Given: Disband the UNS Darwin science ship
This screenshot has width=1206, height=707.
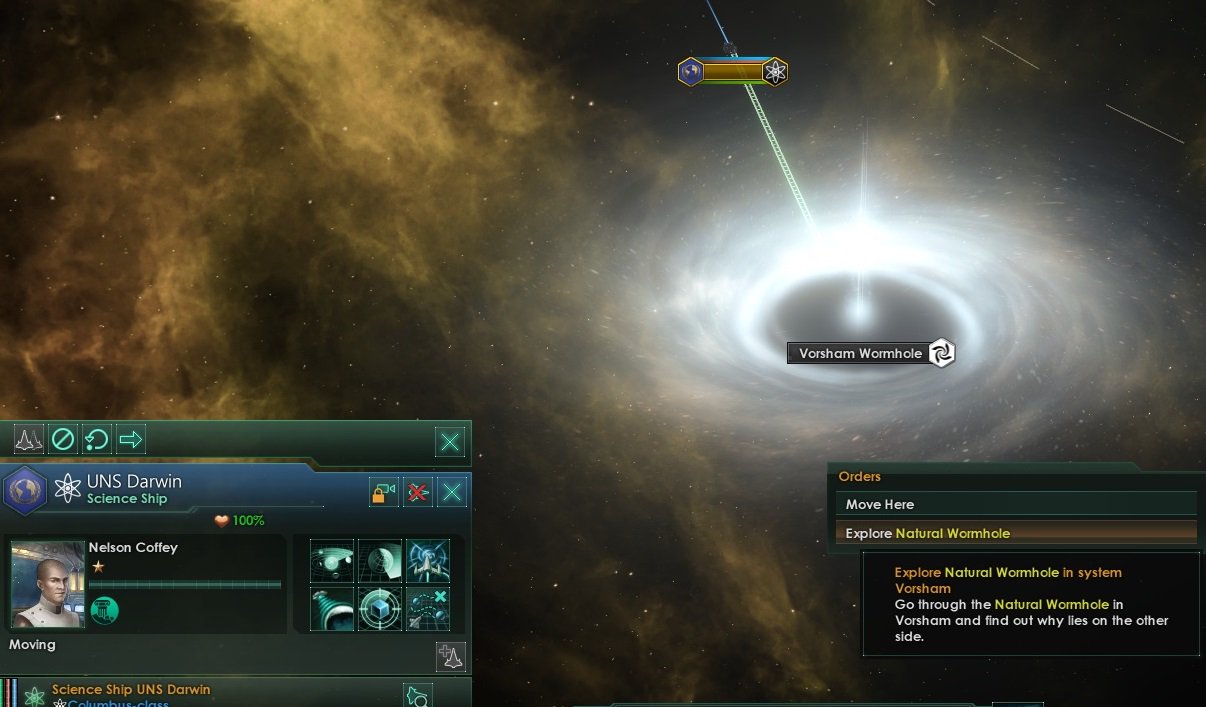Looking at the screenshot, I should [x=418, y=492].
